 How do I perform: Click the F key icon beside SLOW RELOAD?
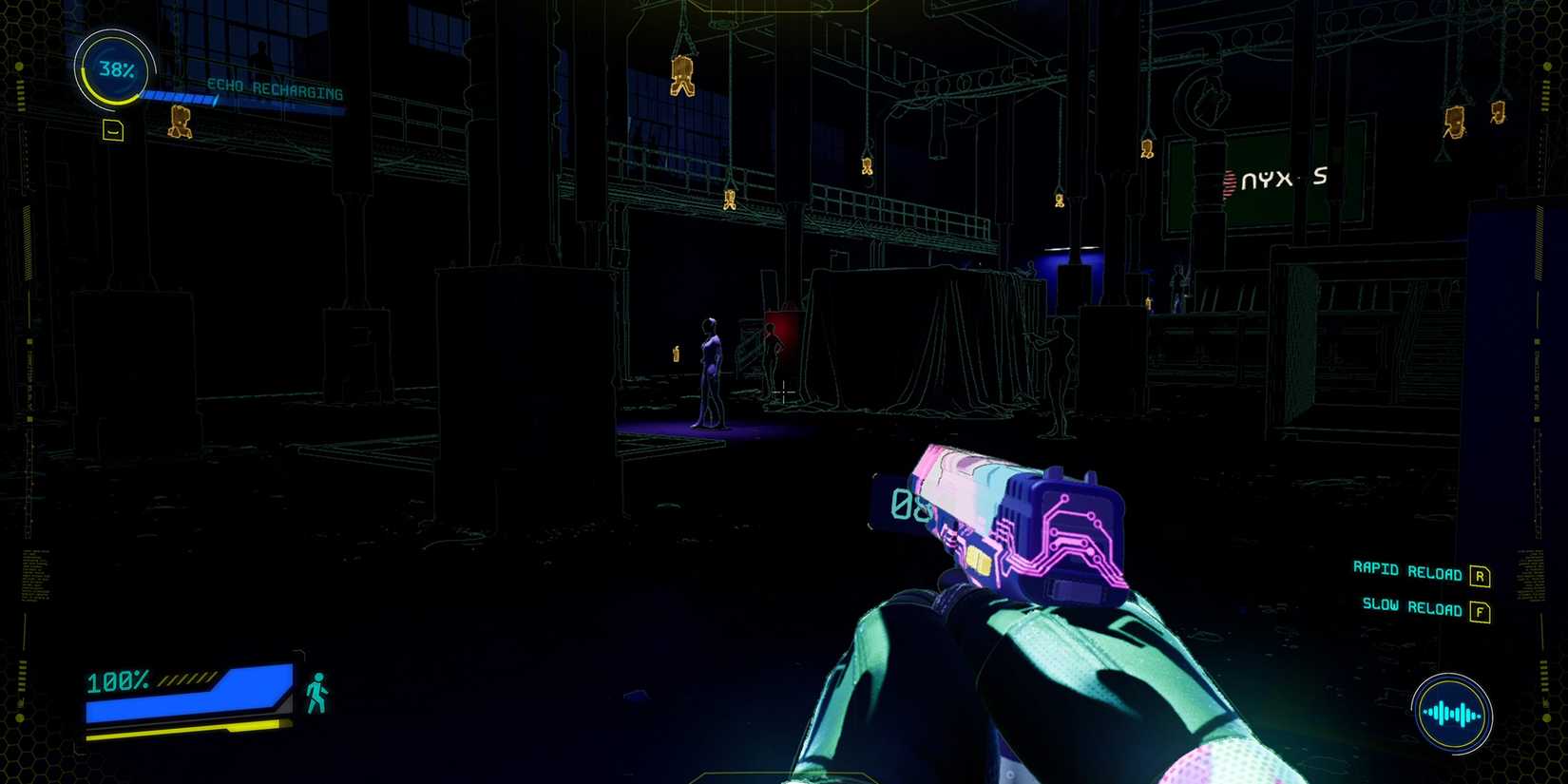(1480, 611)
